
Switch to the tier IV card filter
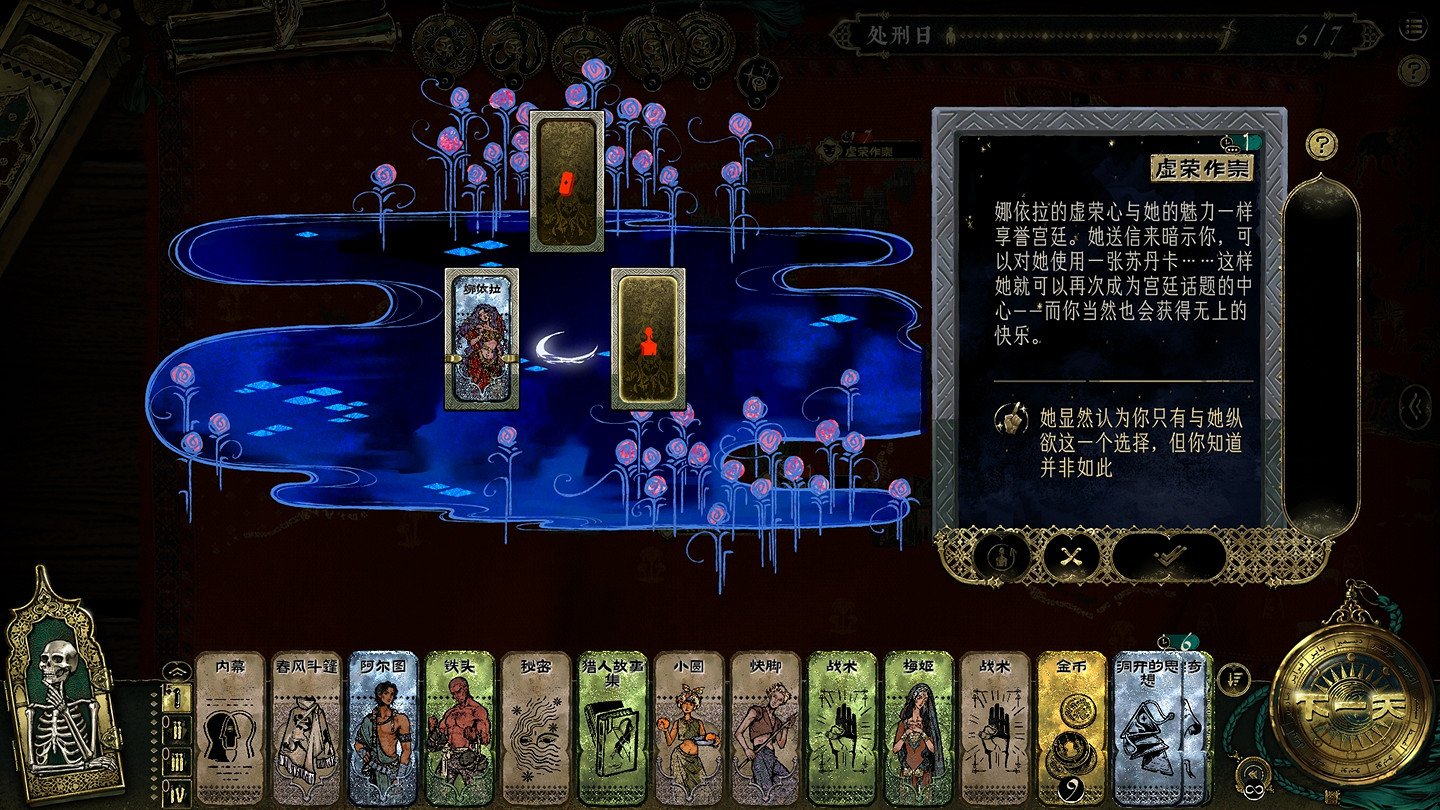point(178,790)
